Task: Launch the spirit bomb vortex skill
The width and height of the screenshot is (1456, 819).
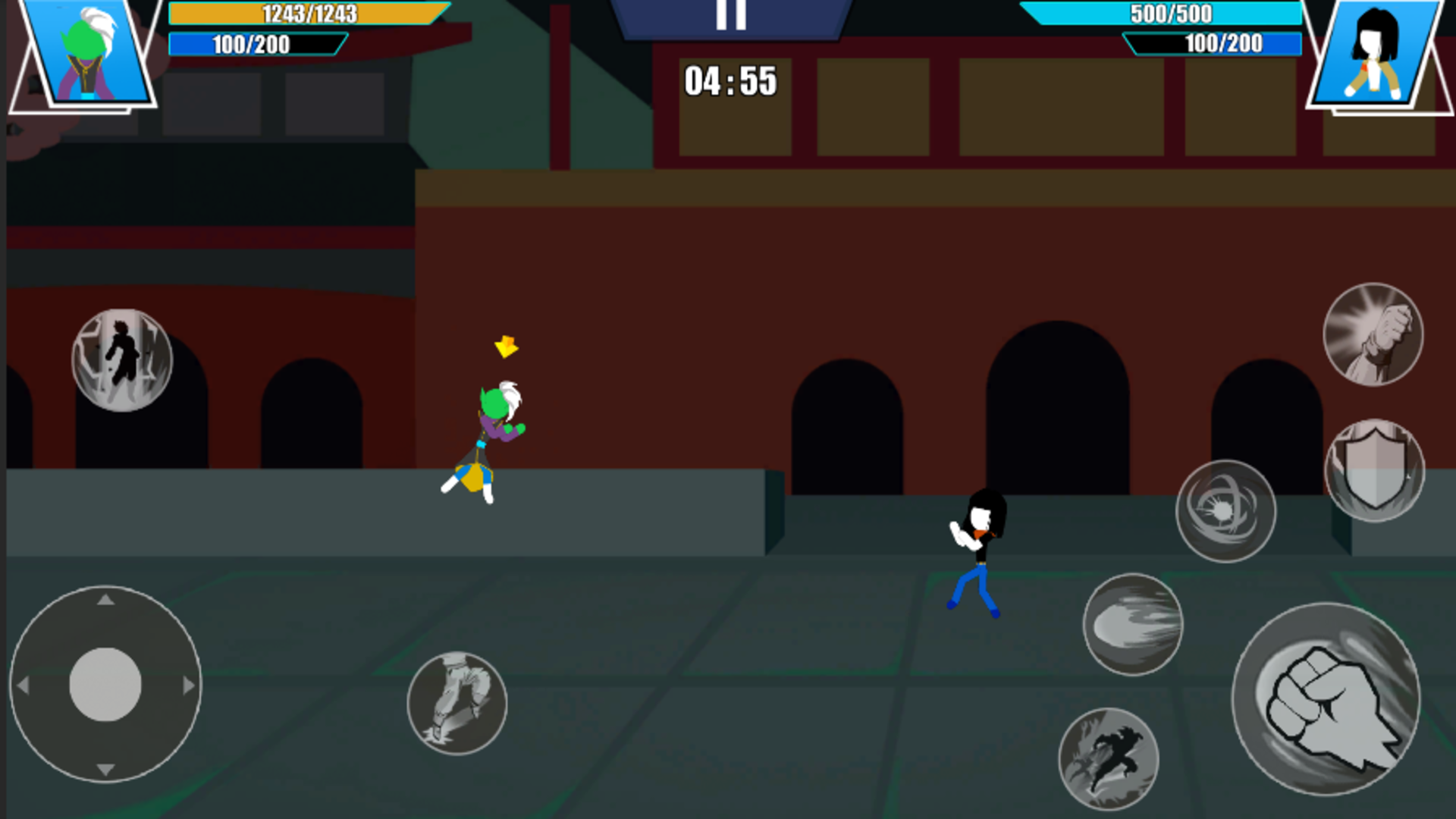Action: [x=1225, y=509]
